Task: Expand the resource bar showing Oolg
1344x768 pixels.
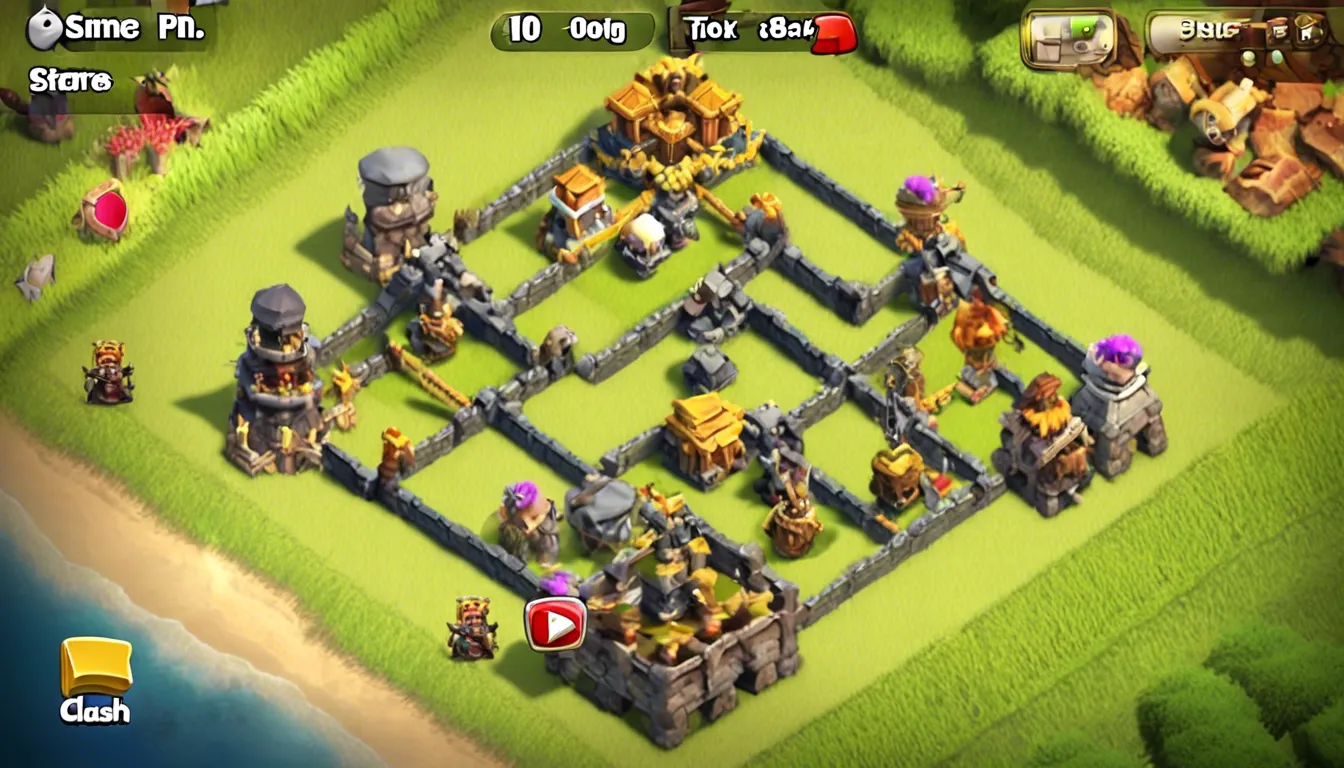Action: coord(600,30)
